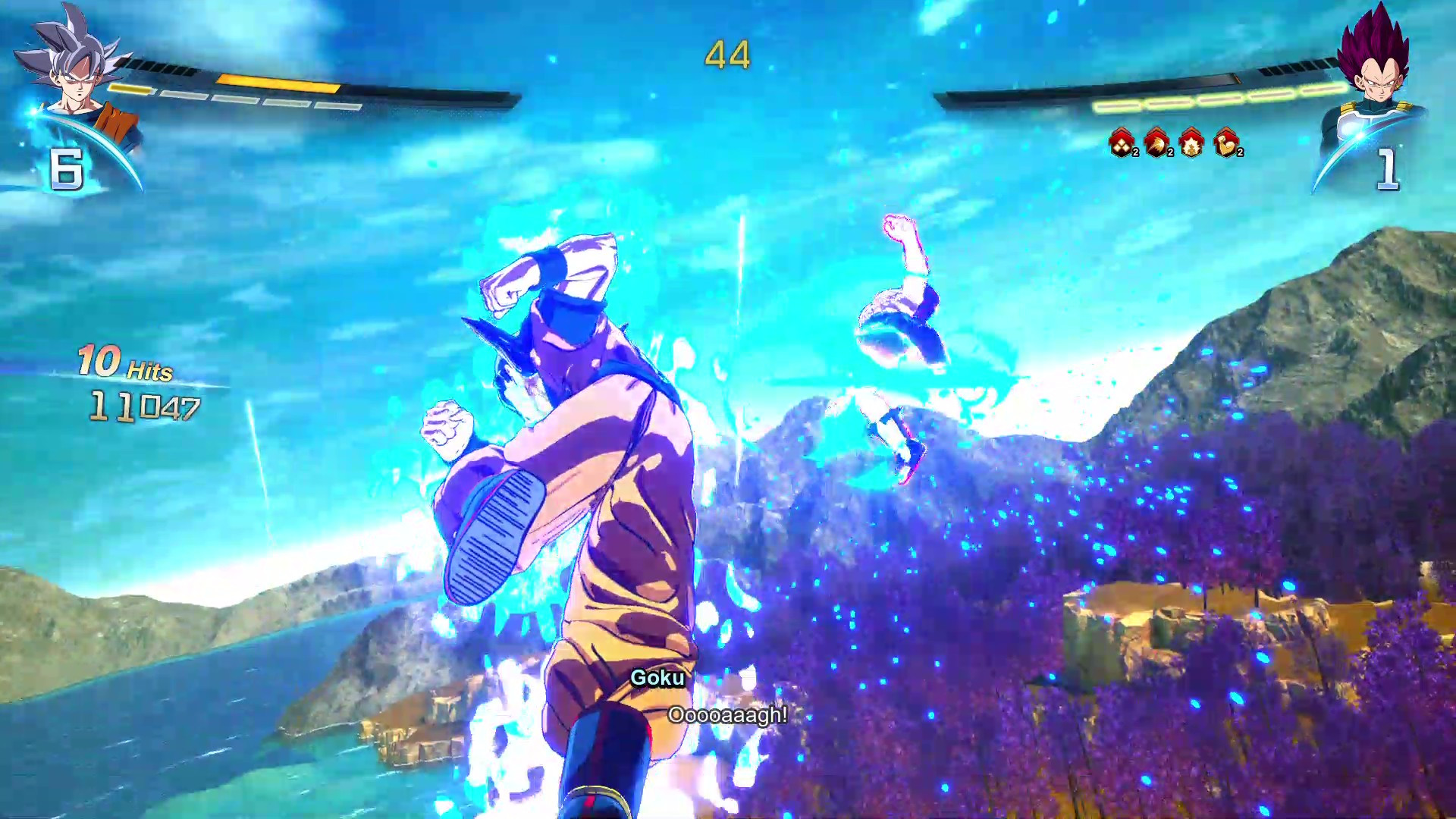Image resolution: width=1456 pixels, height=819 pixels.
Task: Click the '2' stack counter on the wing buff
Action: pyautogui.click(x=1172, y=153)
